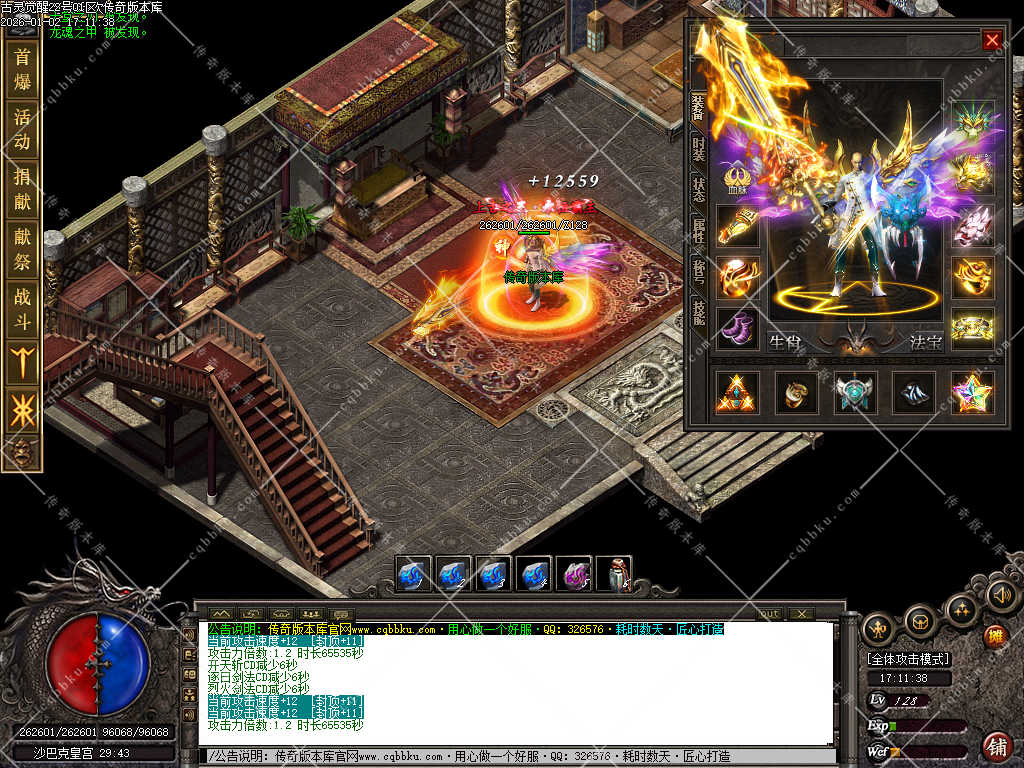The height and width of the screenshot is (768, 1024).
Task: Open the 活动 events menu
Action: 22,129
